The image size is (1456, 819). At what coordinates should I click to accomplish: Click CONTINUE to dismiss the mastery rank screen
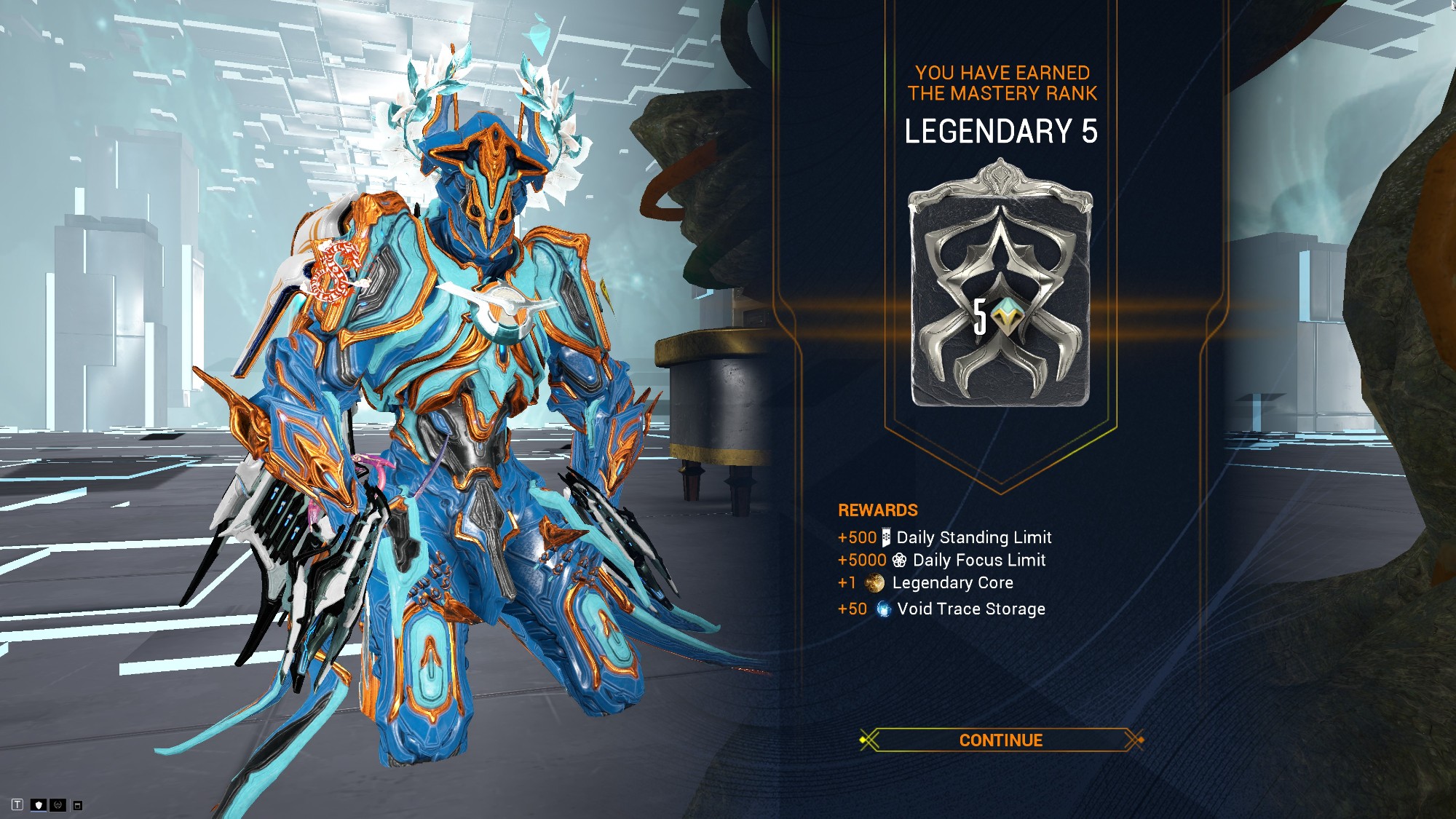coord(1000,740)
